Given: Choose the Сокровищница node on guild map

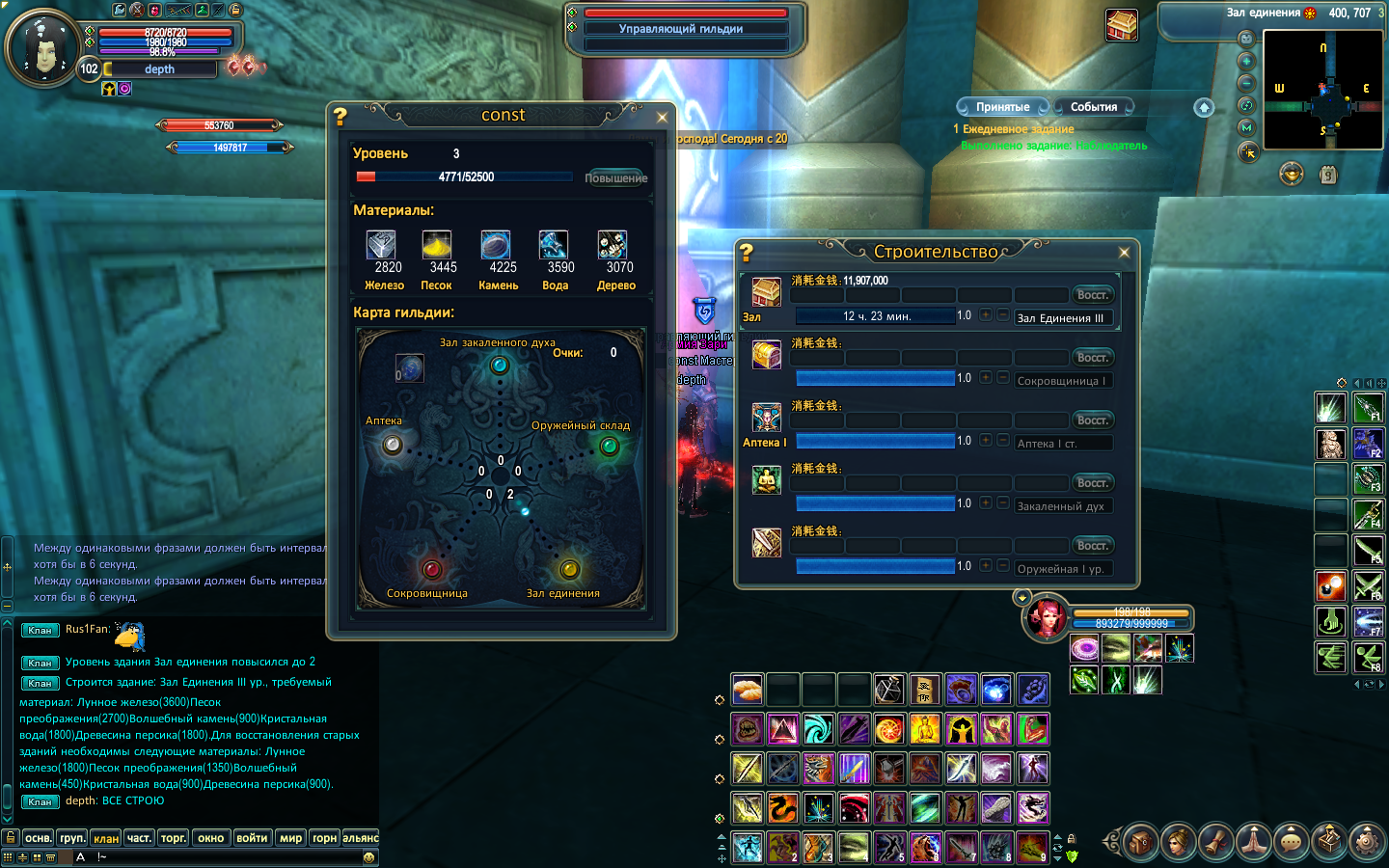Looking at the screenshot, I should click(x=431, y=569).
